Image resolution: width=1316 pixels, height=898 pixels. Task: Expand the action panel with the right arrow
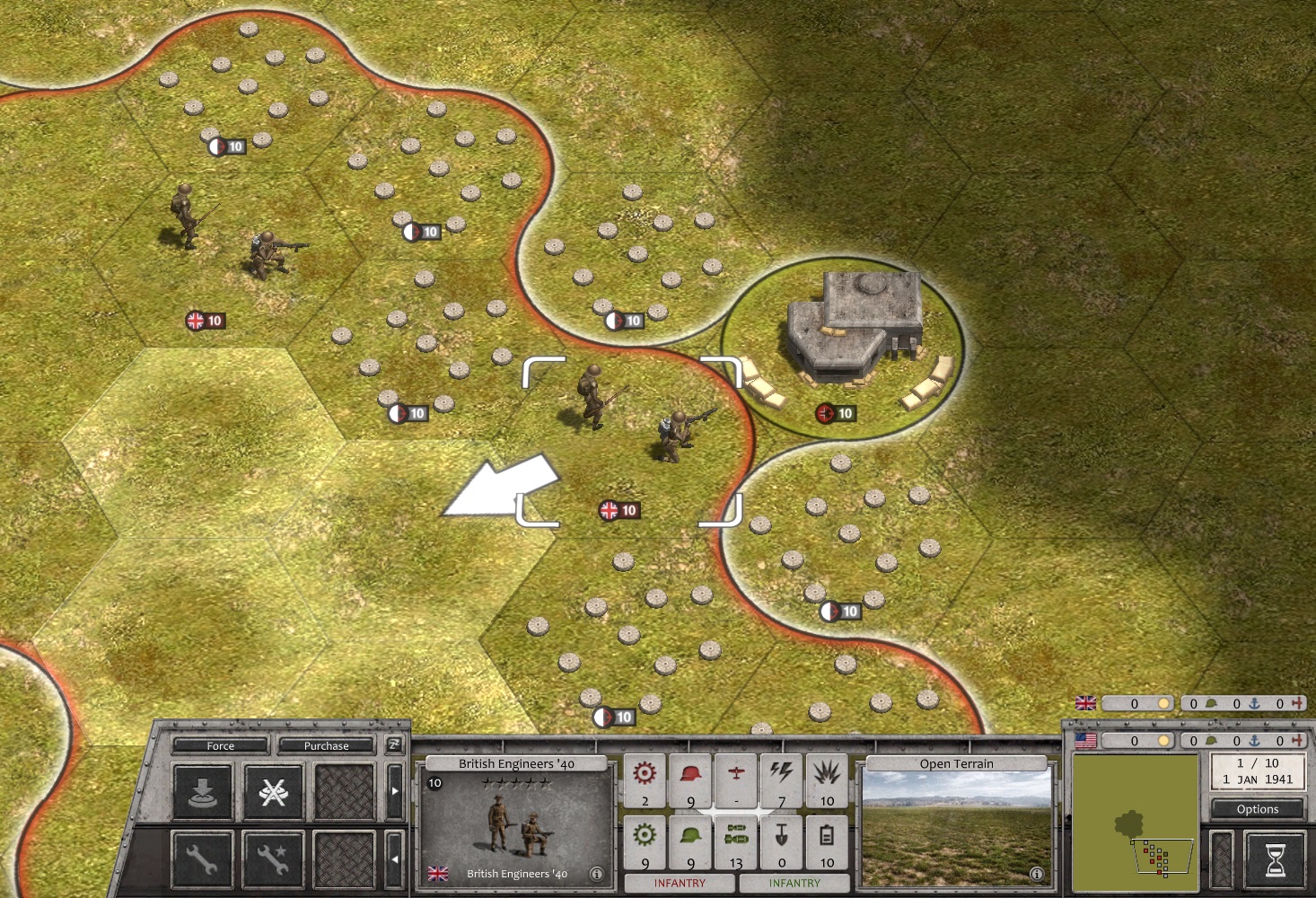point(394,792)
